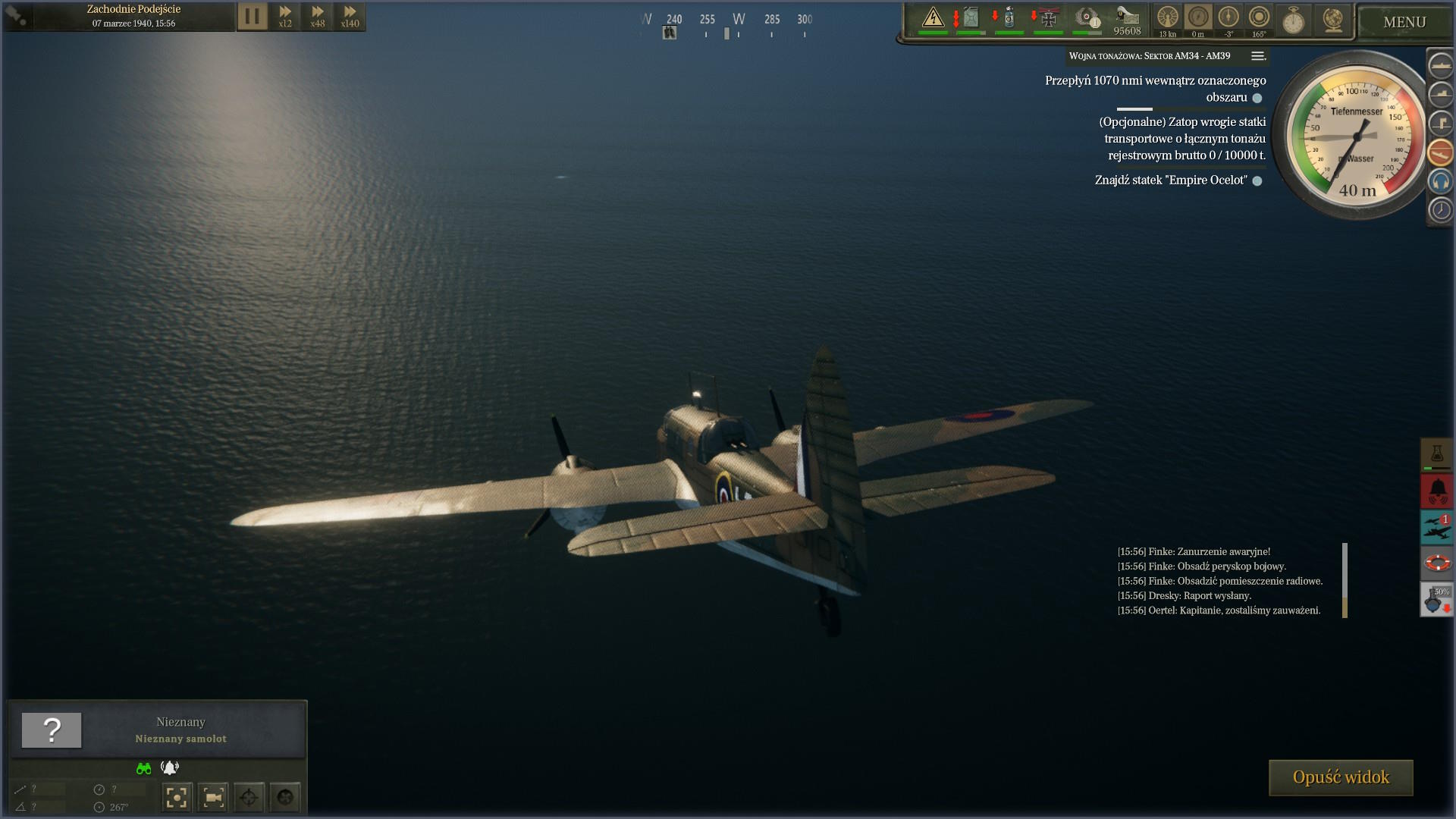Activate the blue headphones silent-running button

tap(1440, 181)
